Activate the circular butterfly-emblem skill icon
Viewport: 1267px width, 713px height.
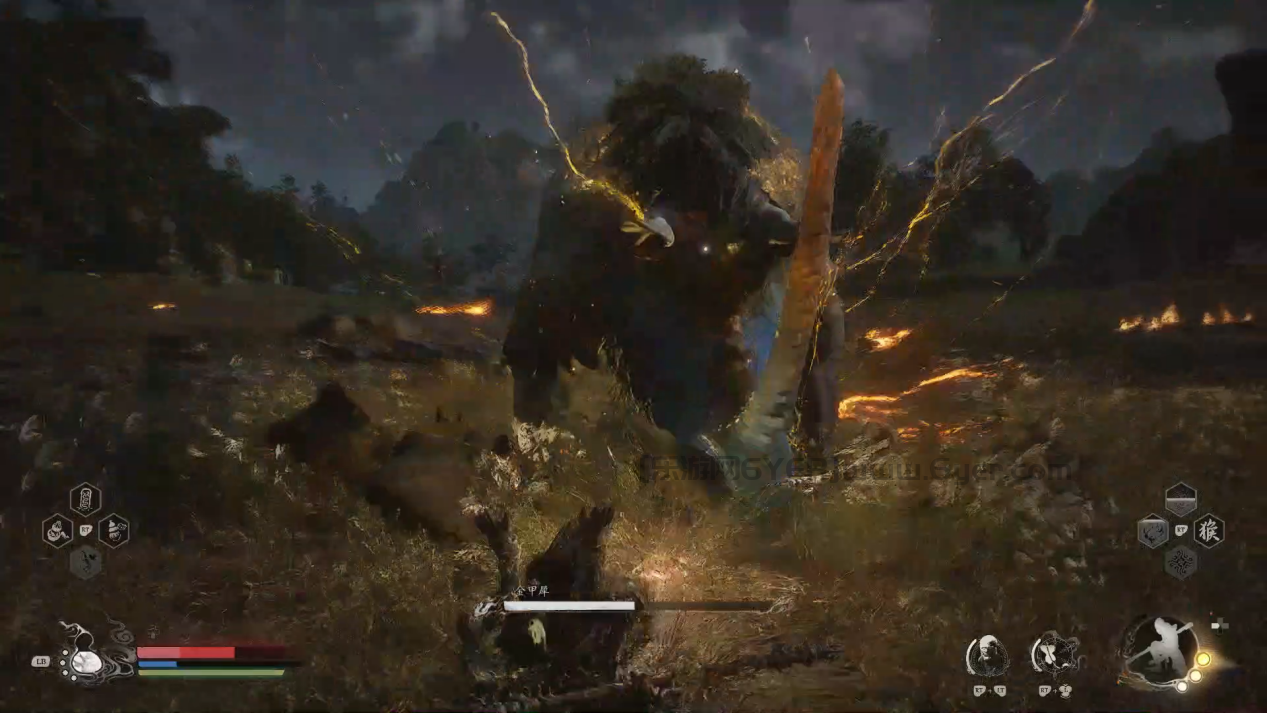click(x=1057, y=656)
